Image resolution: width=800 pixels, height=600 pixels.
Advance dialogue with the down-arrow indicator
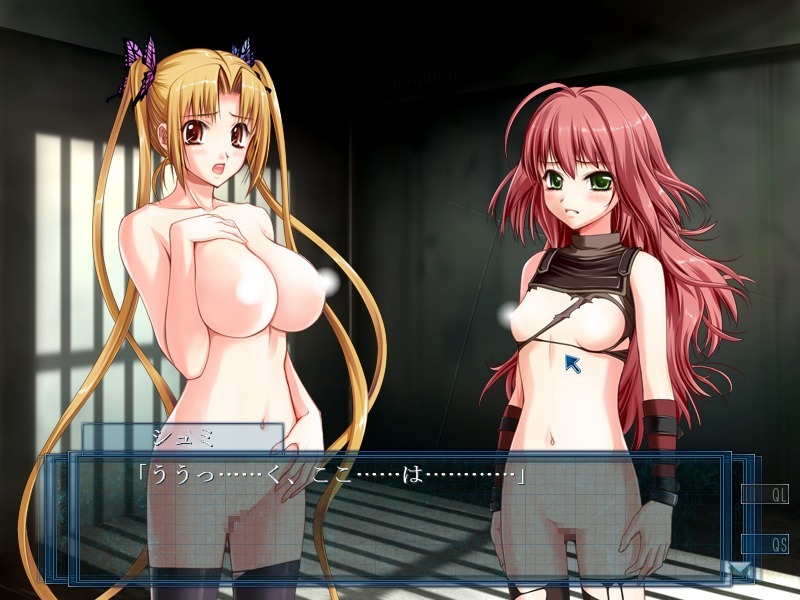(x=737, y=571)
